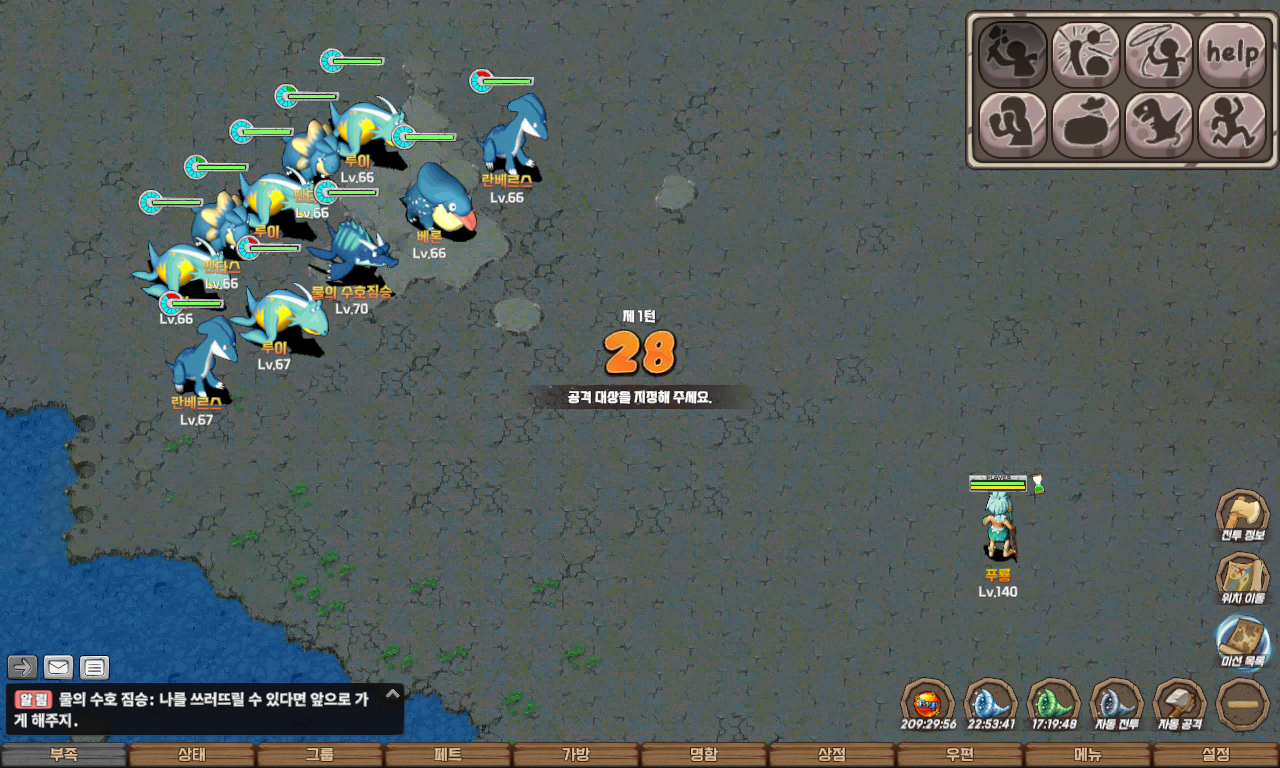The width and height of the screenshot is (1280, 768).
Task: Switch to the 가방 bag tab
Action: [x=576, y=755]
